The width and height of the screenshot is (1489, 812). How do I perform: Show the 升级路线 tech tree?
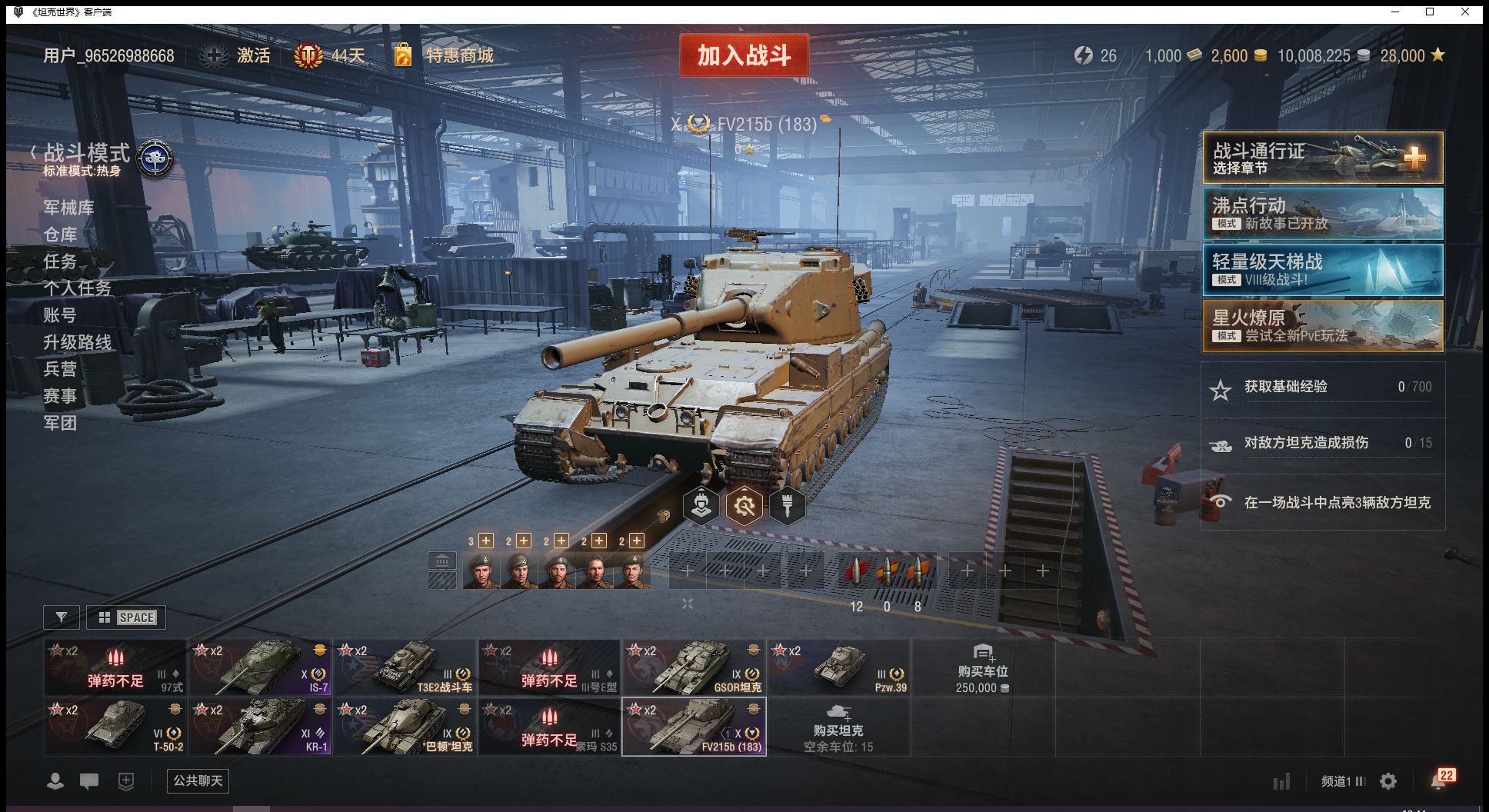(77, 342)
